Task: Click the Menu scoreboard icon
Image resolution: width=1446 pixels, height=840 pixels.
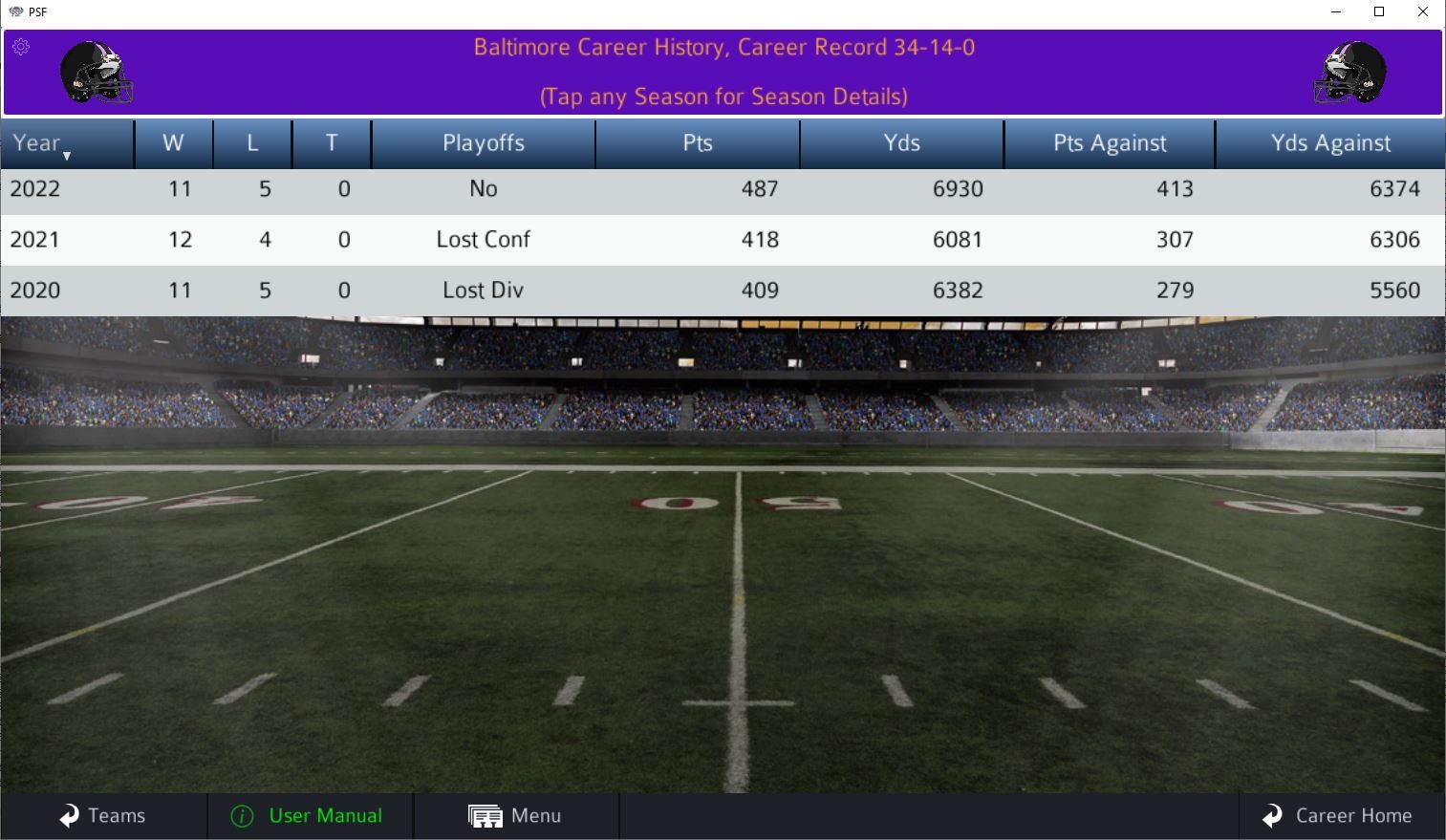Action: pos(486,815)
